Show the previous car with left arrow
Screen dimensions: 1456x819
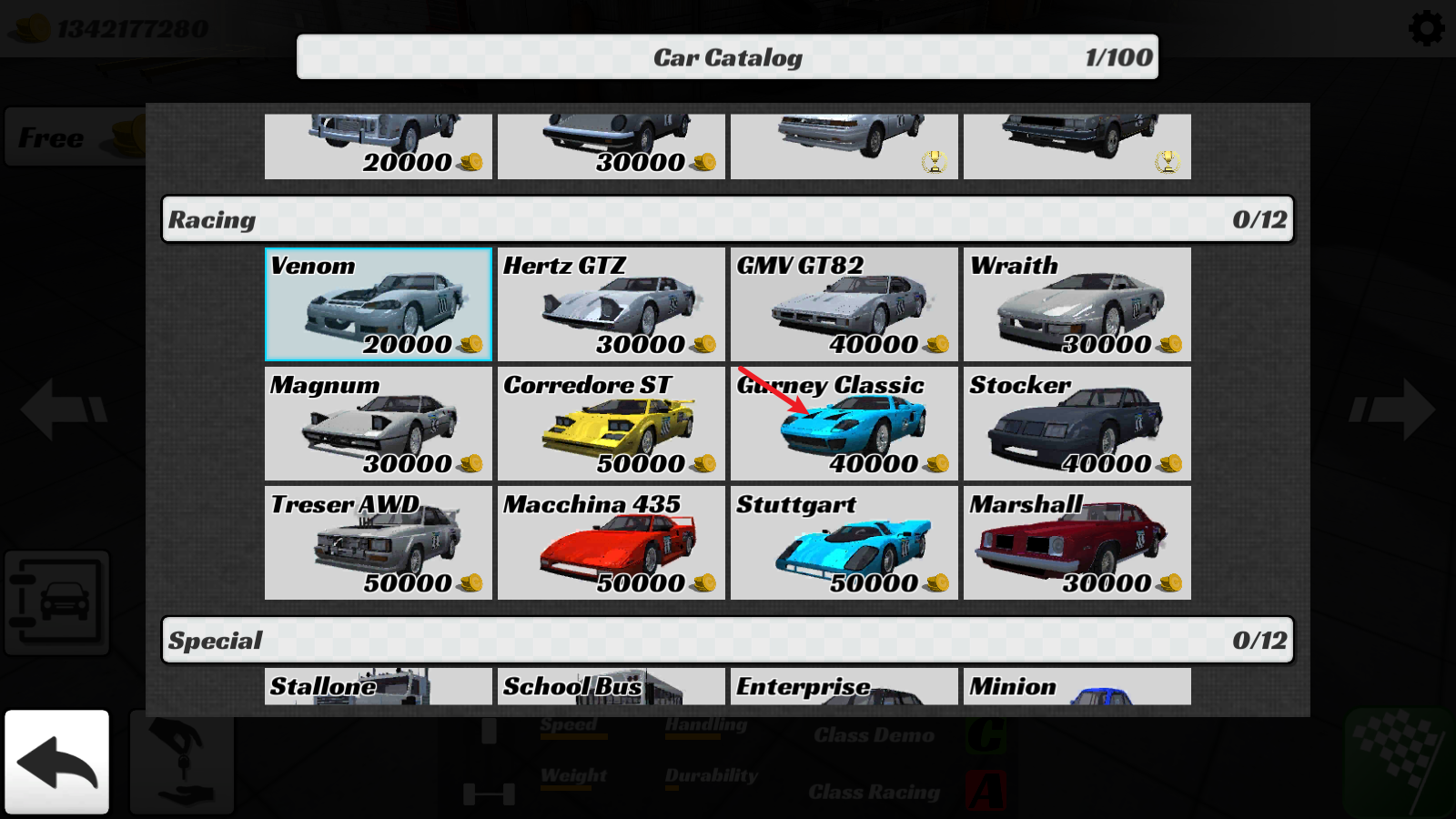click(x=64, y=409)
